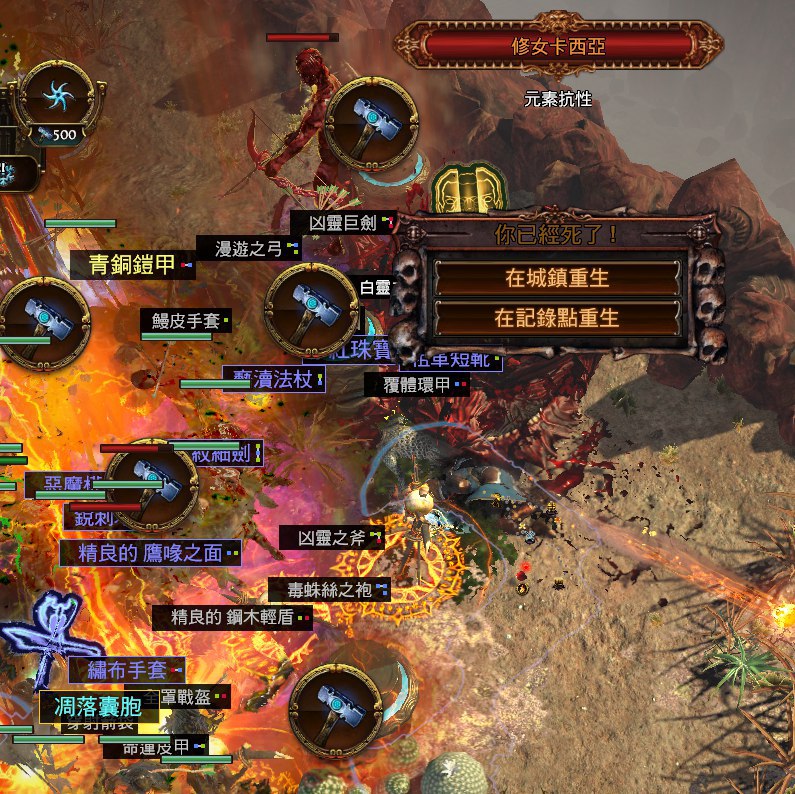
Task: Pick up the 青銅鎧甲 item label
Action: coord(132,265)
